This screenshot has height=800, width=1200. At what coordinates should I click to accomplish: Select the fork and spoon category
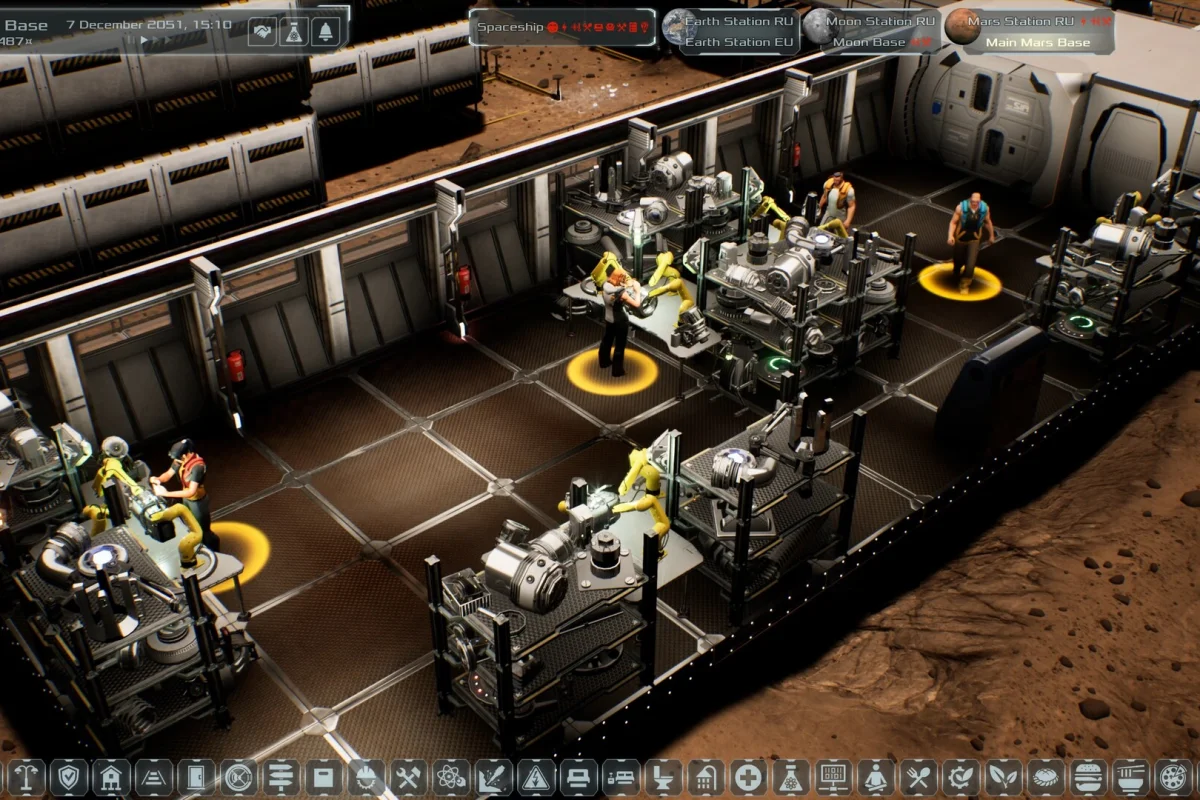(917, 777)
